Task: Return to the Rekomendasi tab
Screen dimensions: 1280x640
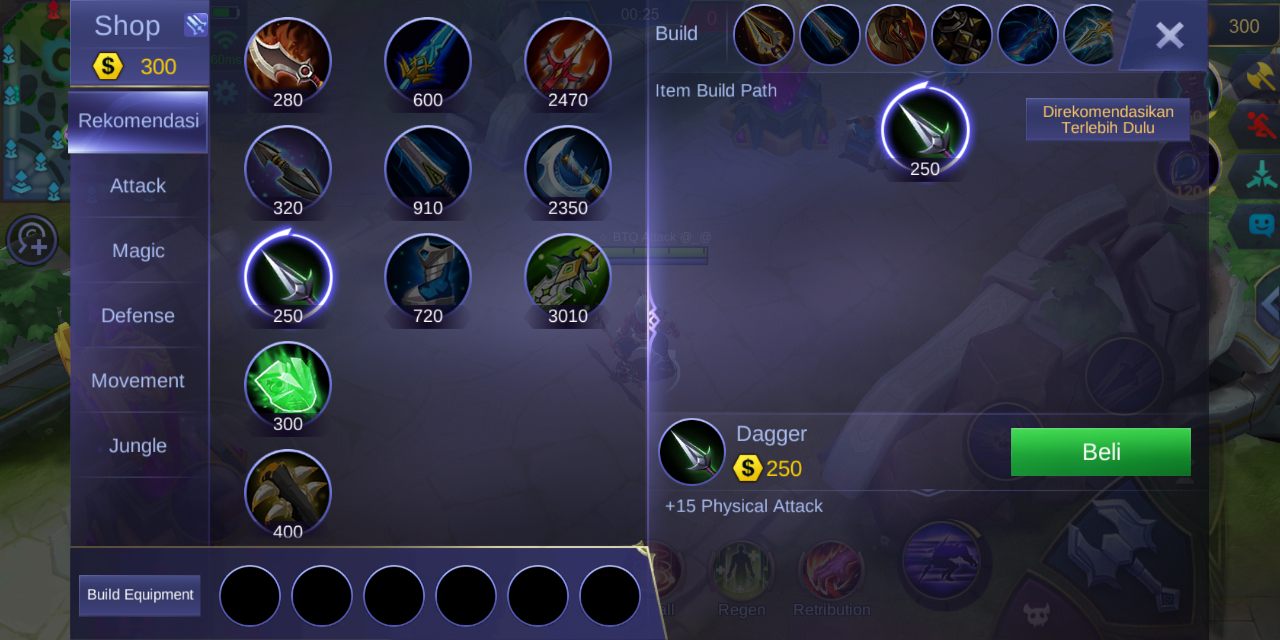Action: point(138,121)
